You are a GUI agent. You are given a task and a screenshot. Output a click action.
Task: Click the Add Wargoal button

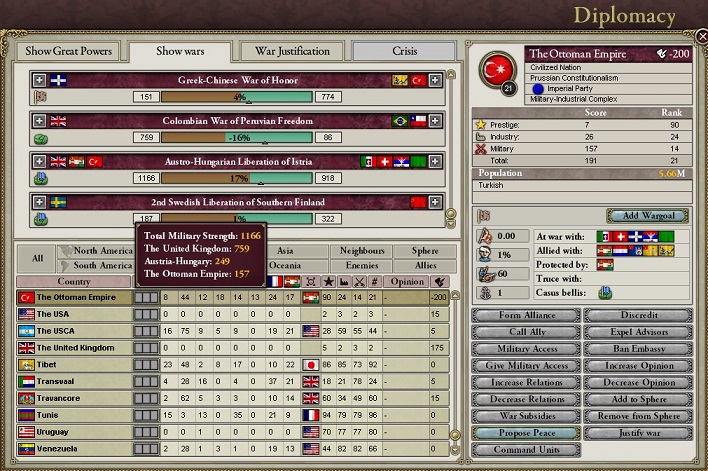(647, 216)
